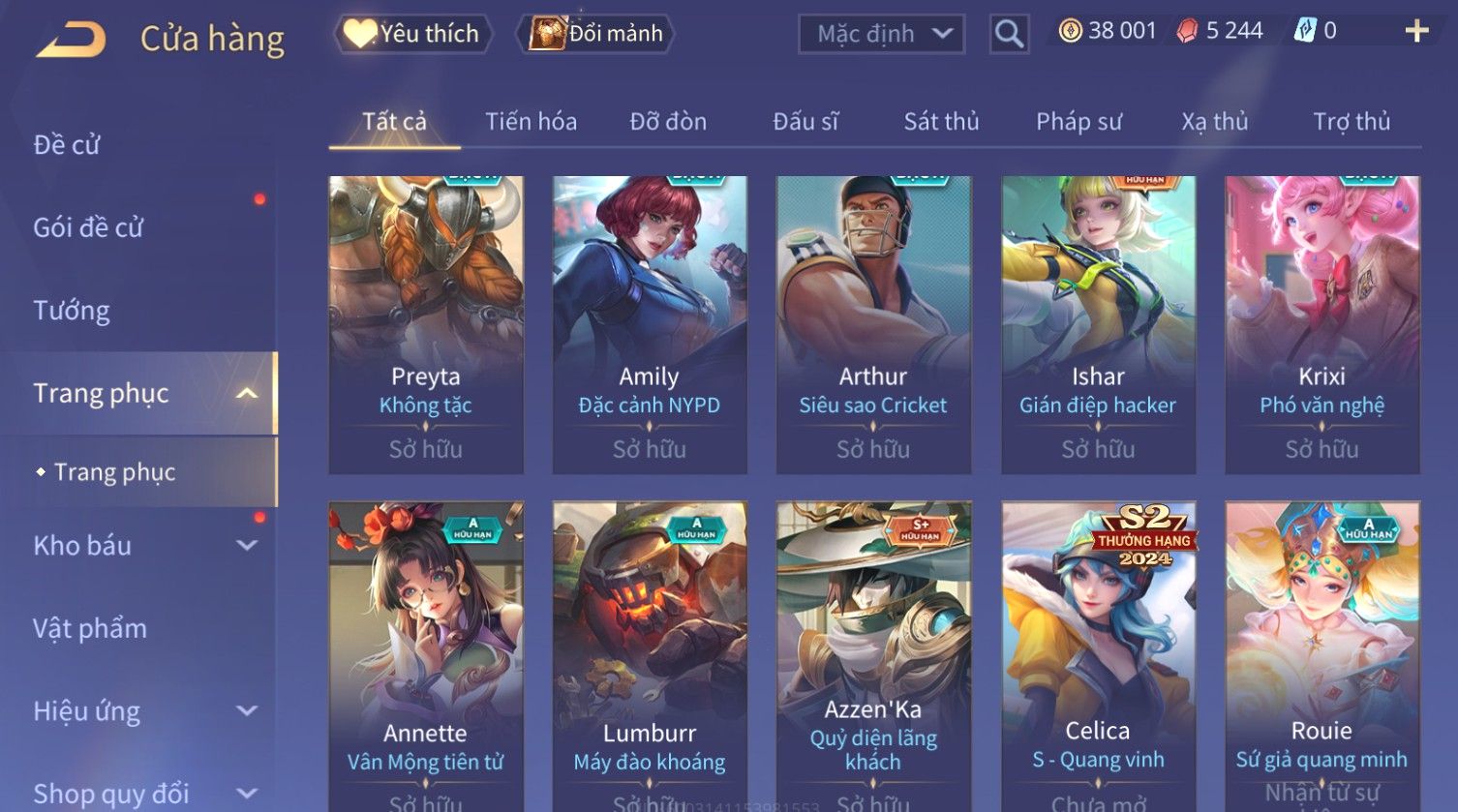
Task: Go back using the return arrow
Action: [71, 40]
